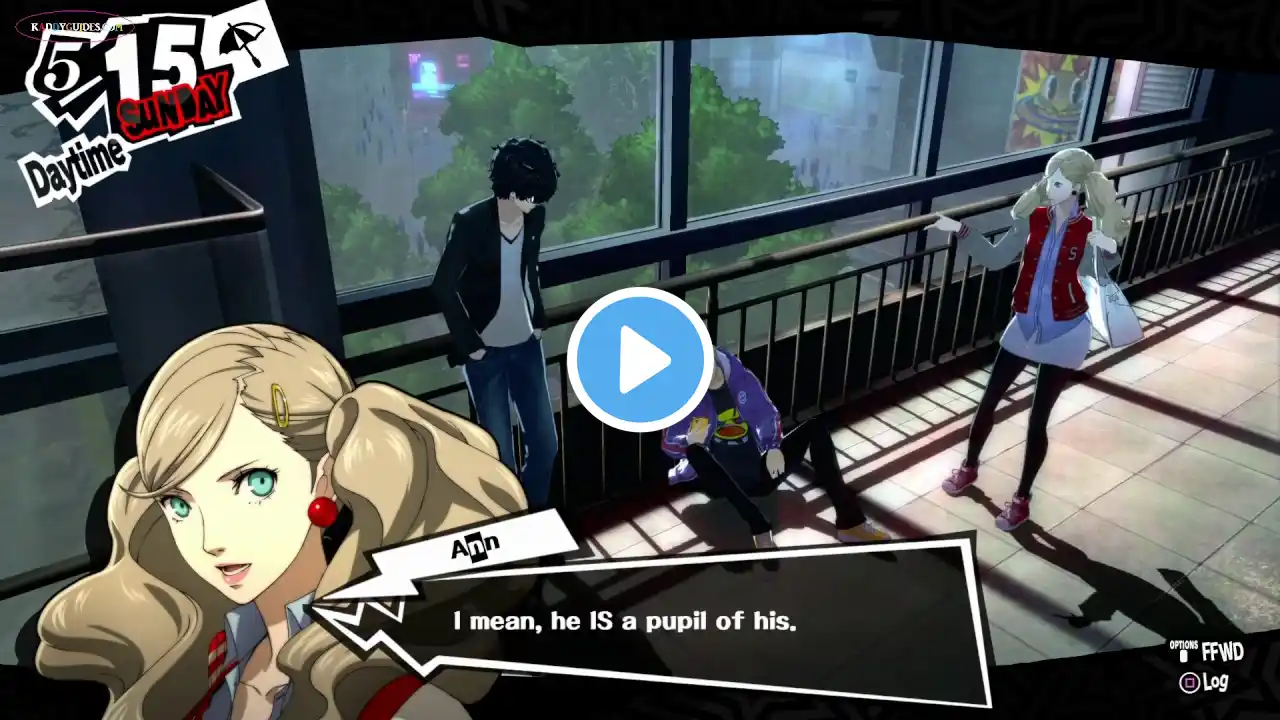Start the video with the blue play button
Image resolution: width=1280 pixels, height=720 pixels.
[x=640, y=360]
